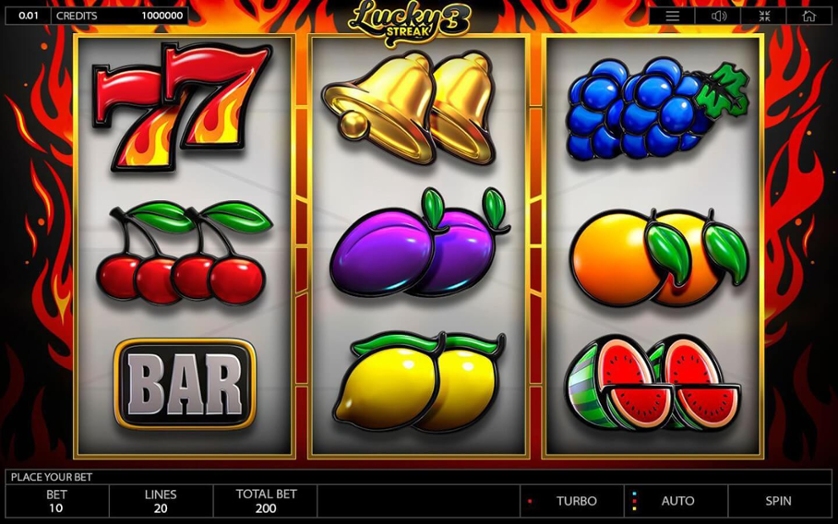Screen dimensions: 838x524
Task: Enable AUTO spin mode
Action: click(x=677, y=500)
